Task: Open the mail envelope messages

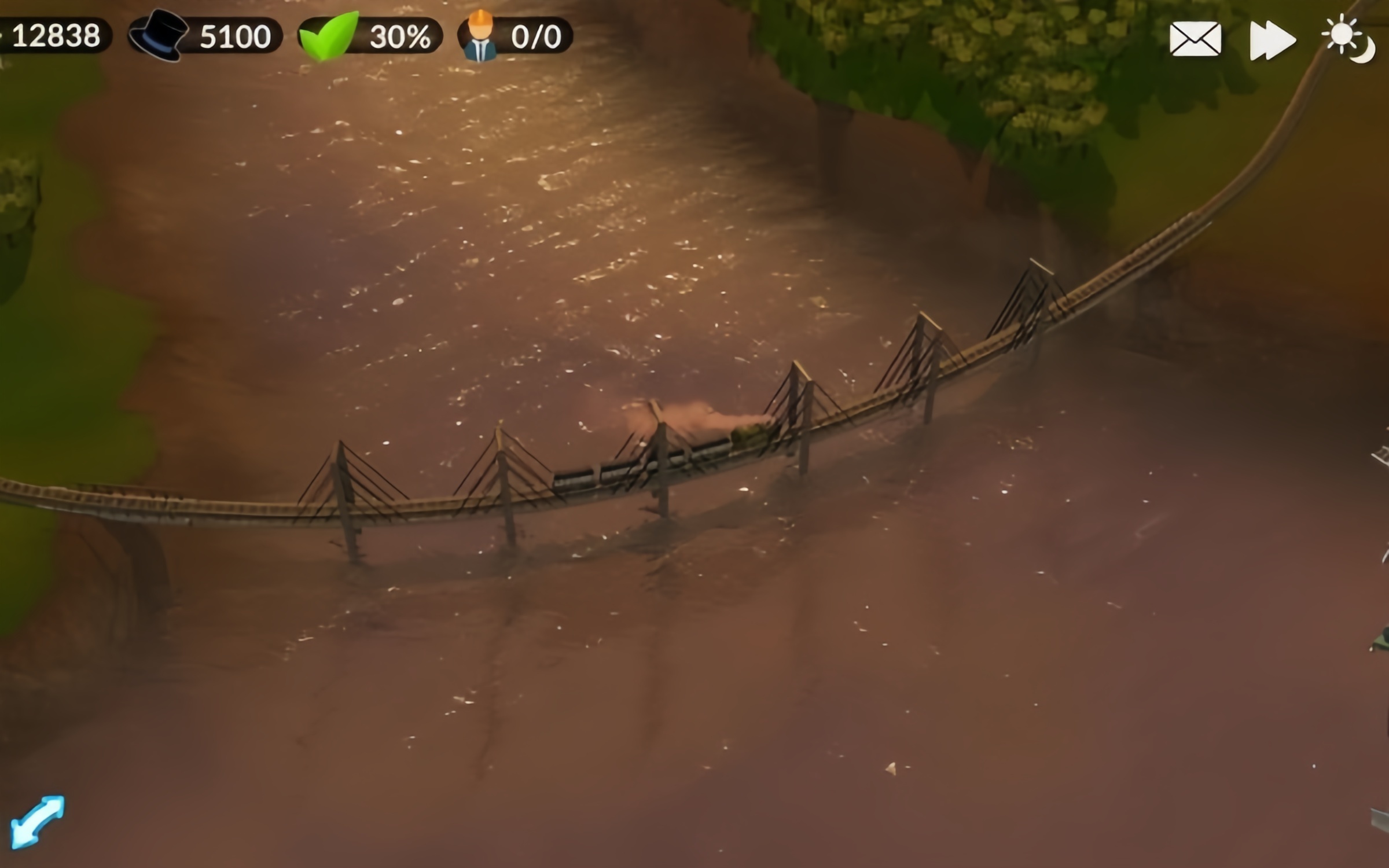Action: tap(1195, 39)
